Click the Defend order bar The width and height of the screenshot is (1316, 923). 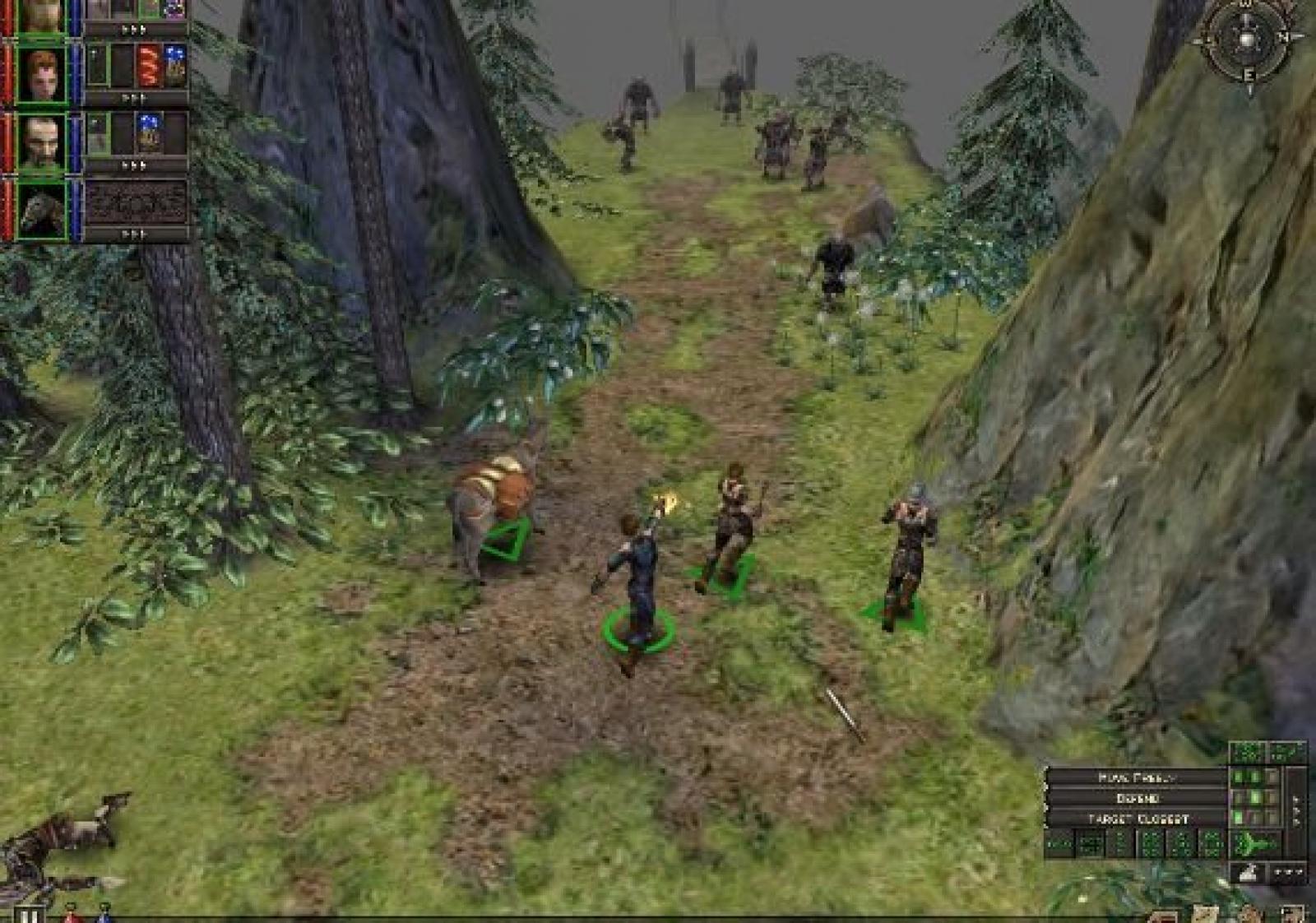pyautogui.click(x=1138, y=798)
